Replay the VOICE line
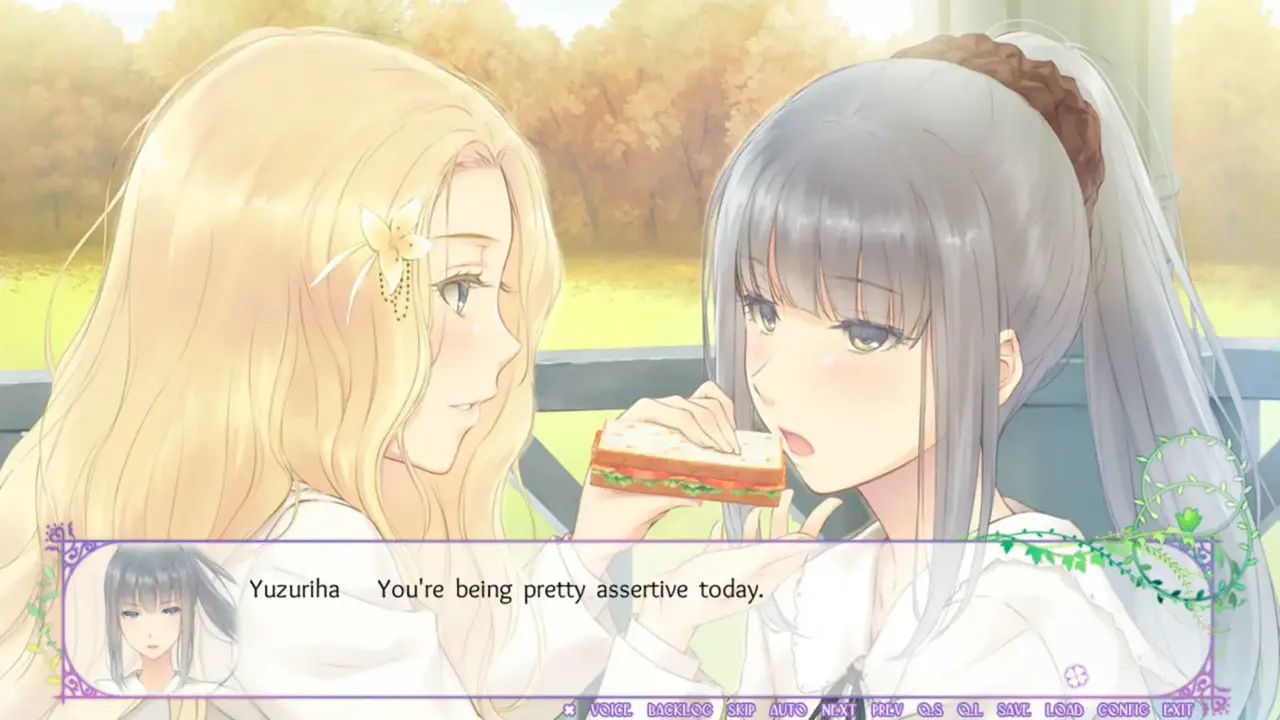This screenshot has height=720, width=1280. point(611,710)
